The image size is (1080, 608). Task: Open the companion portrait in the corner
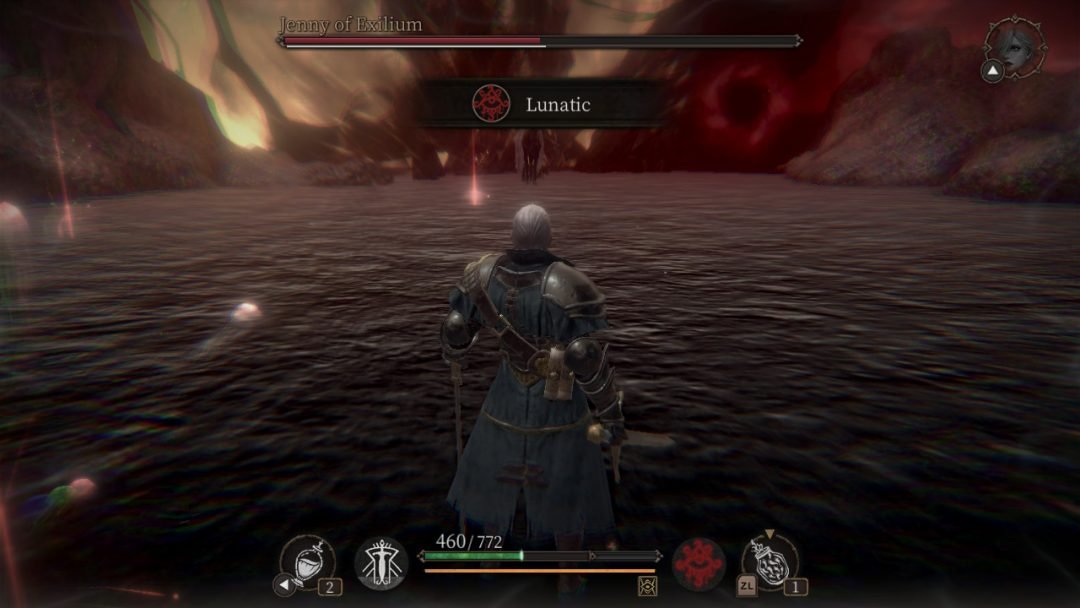click(1015, 46)
